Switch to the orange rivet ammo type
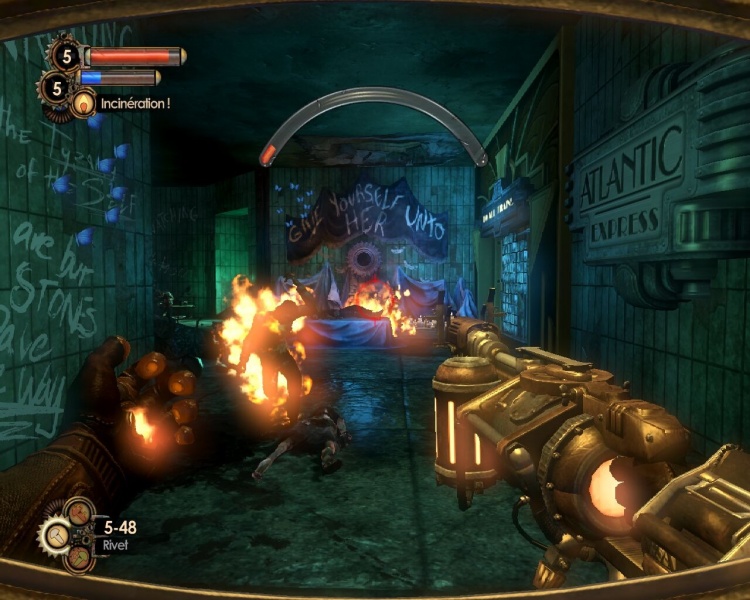This screenshot has height=600, width=750. pyautogui.click(x=79, y=512)
